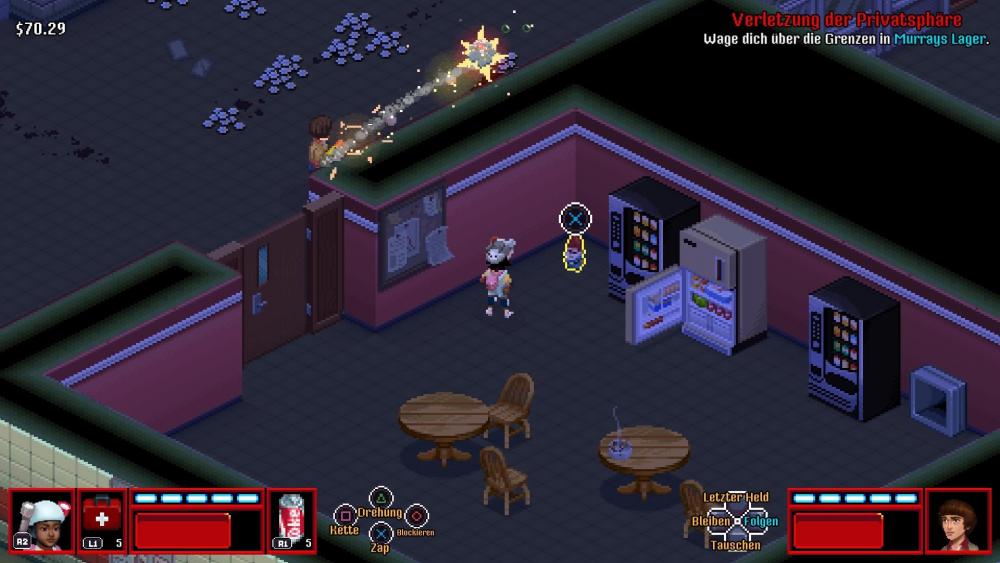1000x563 pixels.
Task: Select the companion portrait with brown hair
Action: pyautogui.click(x=958, y=520)
